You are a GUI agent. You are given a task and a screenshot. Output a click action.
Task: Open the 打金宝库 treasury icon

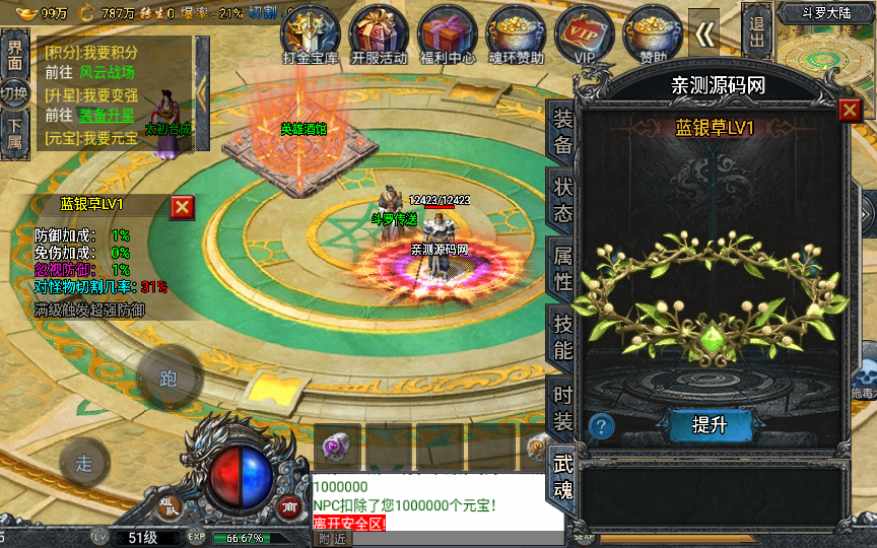tap(309, 31)
